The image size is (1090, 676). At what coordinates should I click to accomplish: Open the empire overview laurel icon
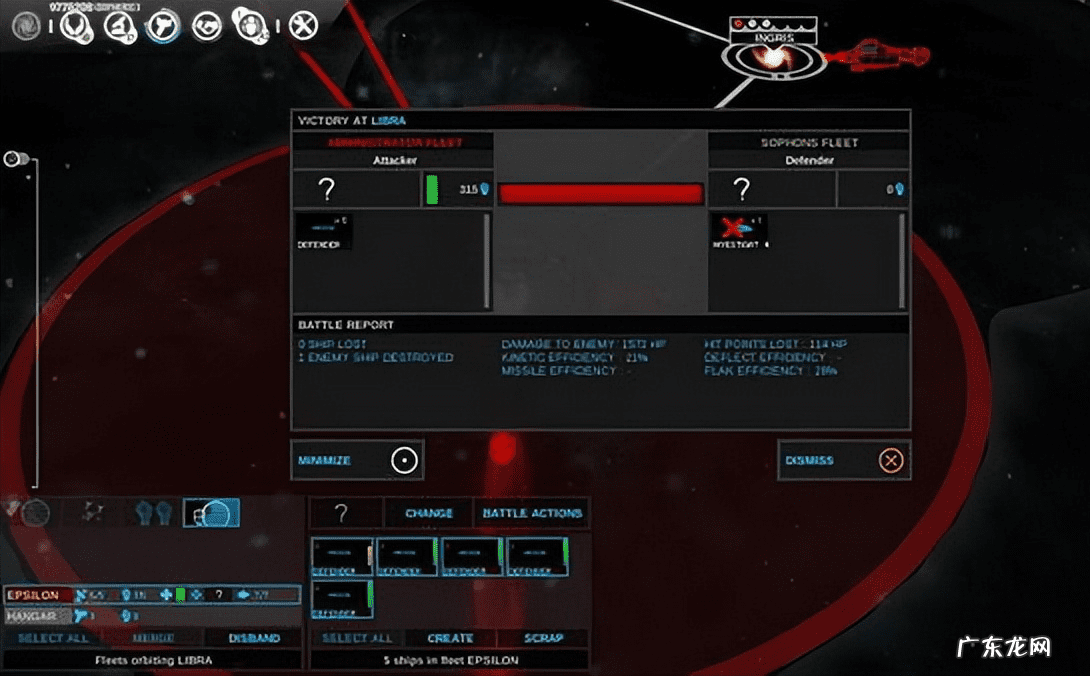75,24
